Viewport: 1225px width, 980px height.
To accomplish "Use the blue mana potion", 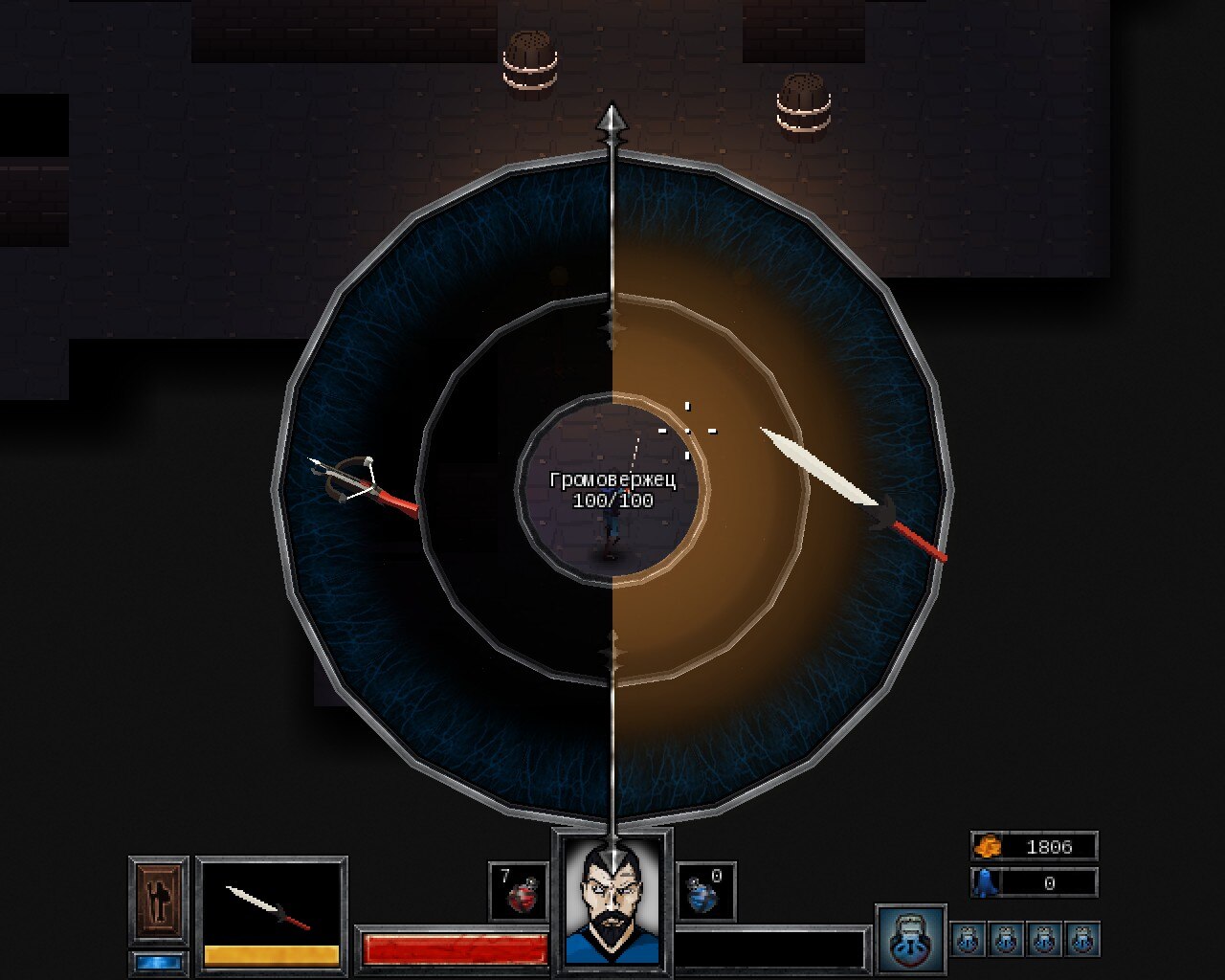I will [x=705, y=893].
